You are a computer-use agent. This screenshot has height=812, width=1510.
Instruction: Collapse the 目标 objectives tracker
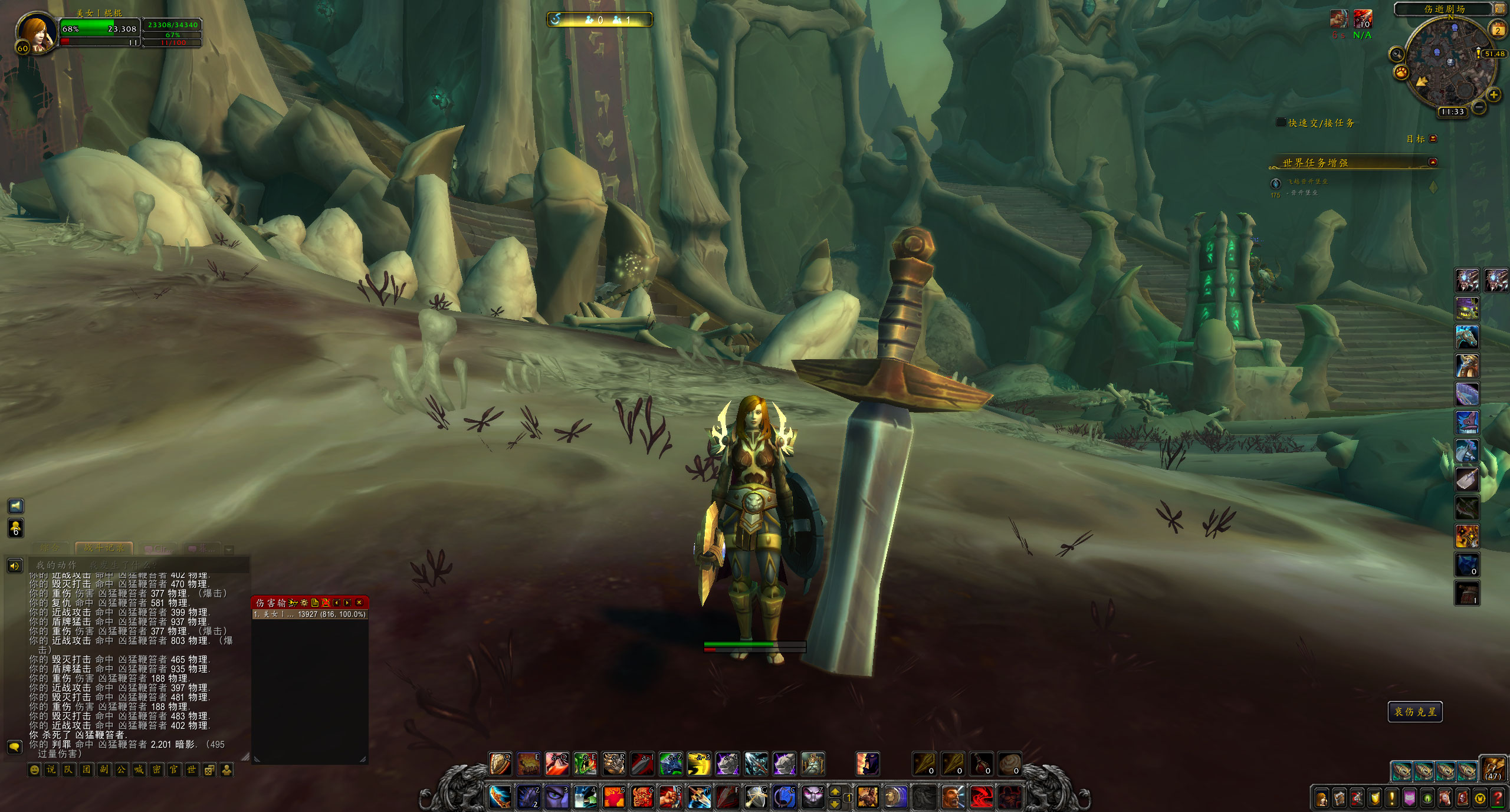[1433, 139]
